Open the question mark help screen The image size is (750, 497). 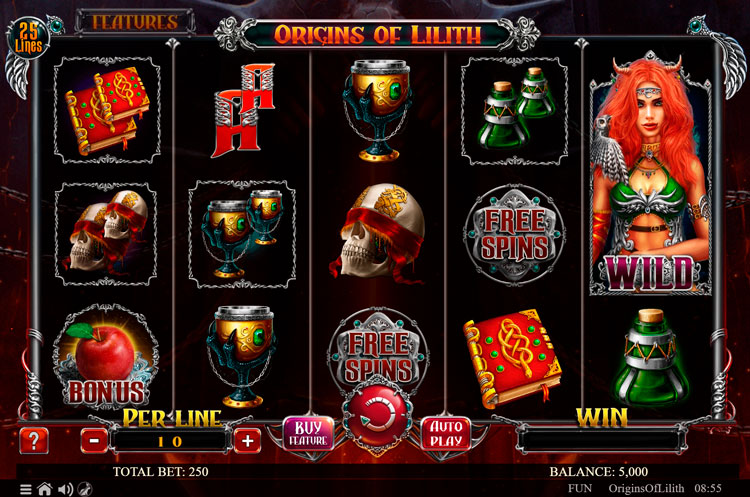(34, 439)
